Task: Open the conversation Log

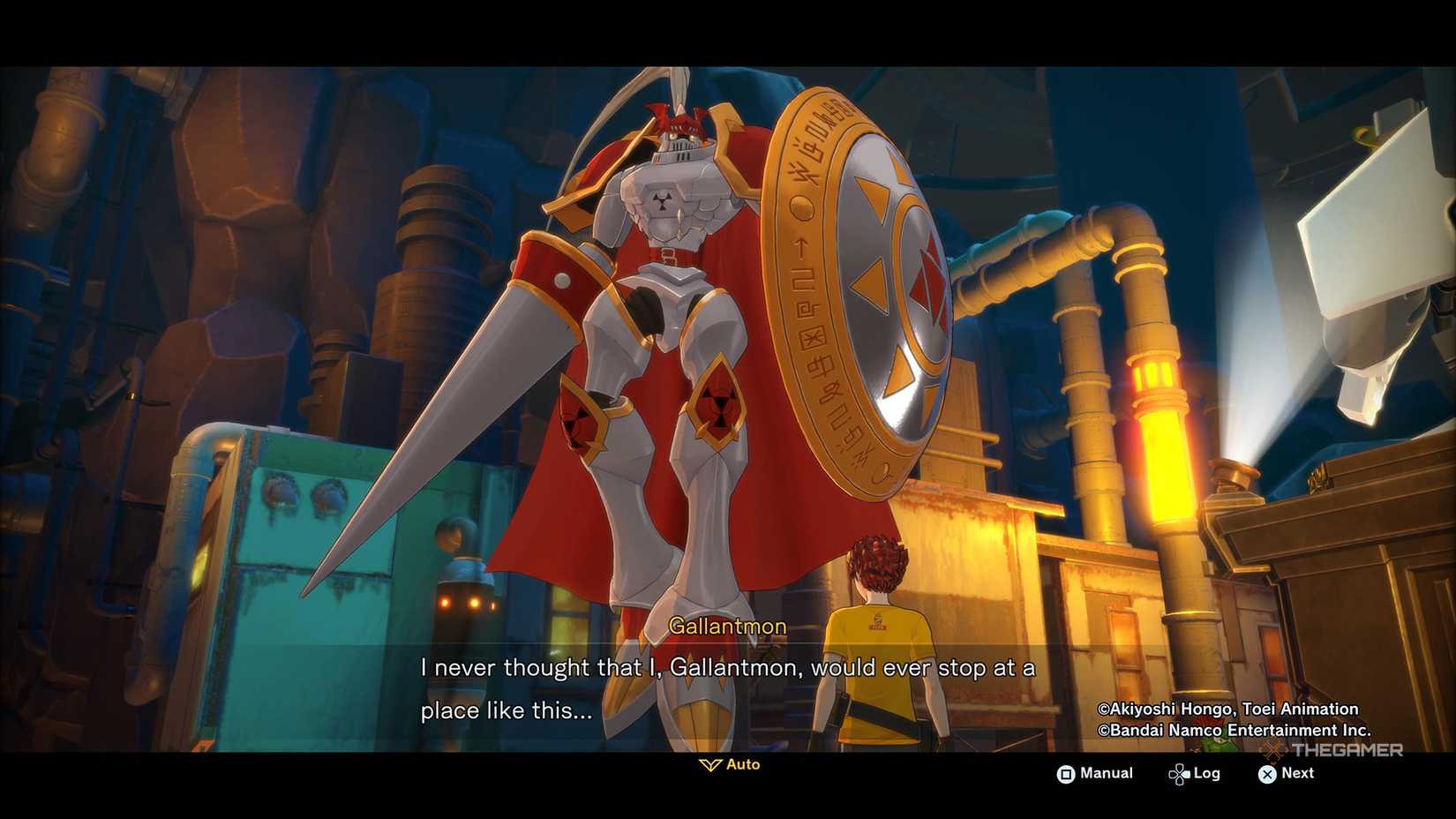Action: click(1206, 773)
